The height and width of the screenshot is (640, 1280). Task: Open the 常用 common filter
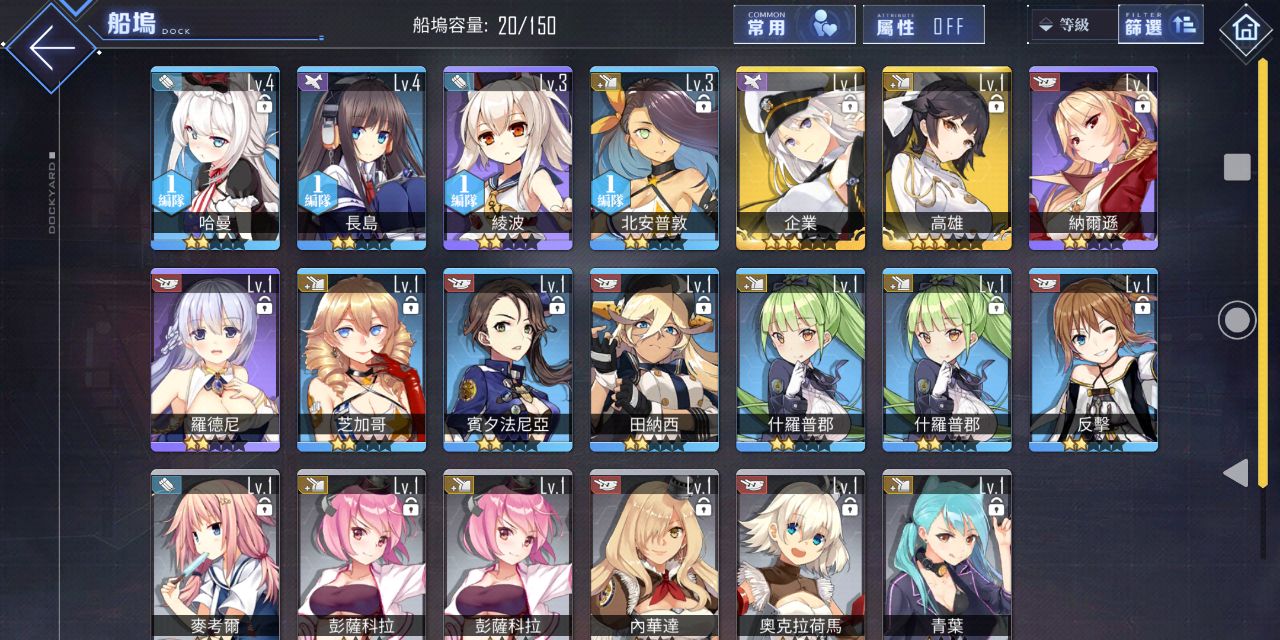coord(794,25)
